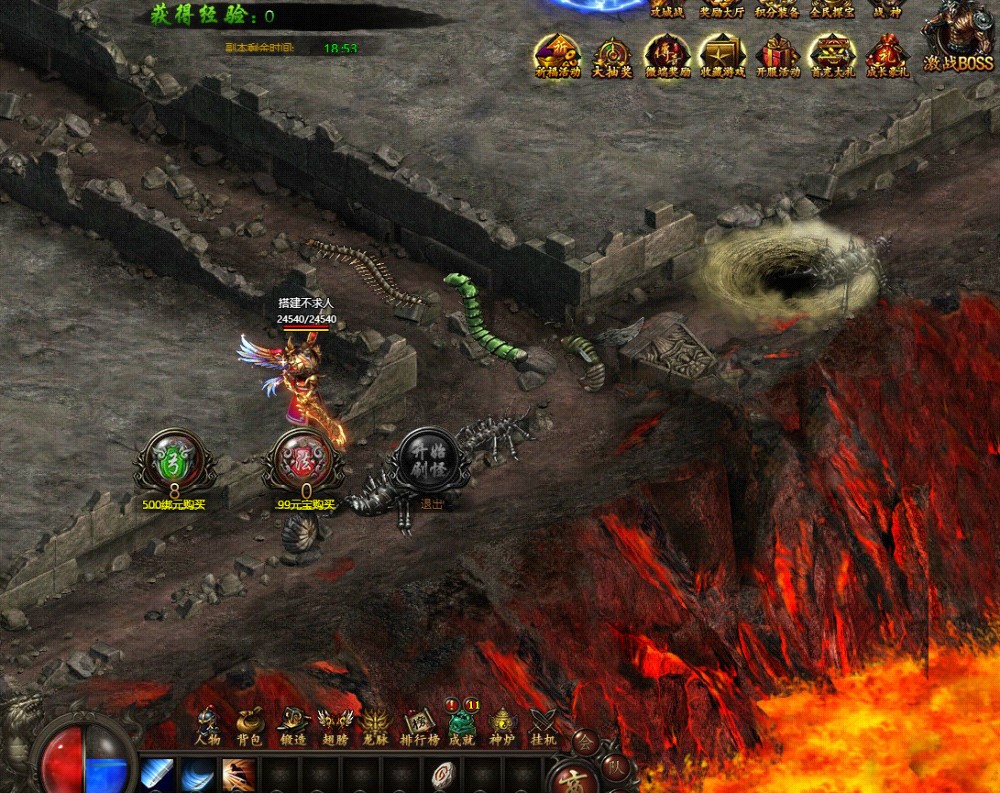The image size is (1000, 793).
Task: Open the 成长豪礼 red bag icon
Action: pos(886,54)
